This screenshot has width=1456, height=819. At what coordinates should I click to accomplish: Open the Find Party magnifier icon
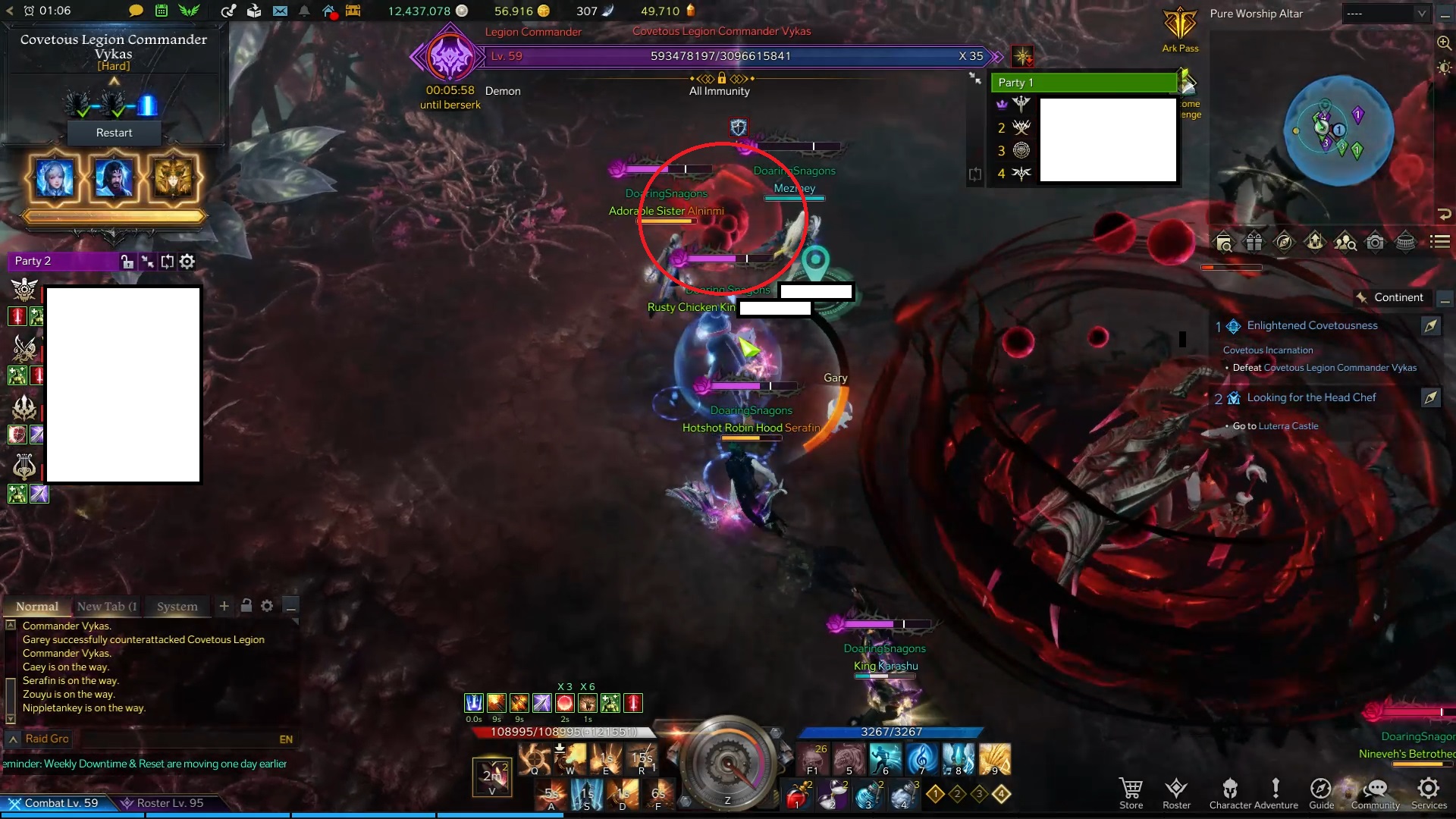[x=1346, y=241]
